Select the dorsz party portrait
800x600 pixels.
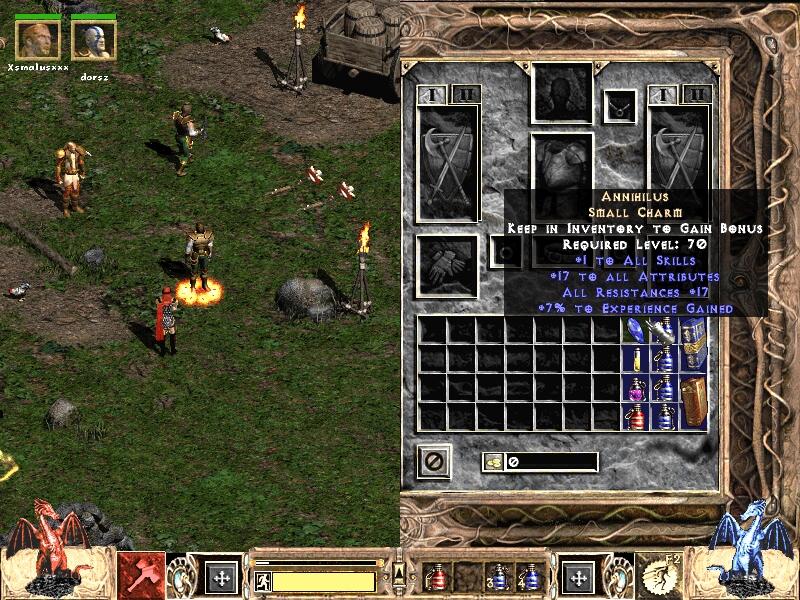(x=94, y=40)
